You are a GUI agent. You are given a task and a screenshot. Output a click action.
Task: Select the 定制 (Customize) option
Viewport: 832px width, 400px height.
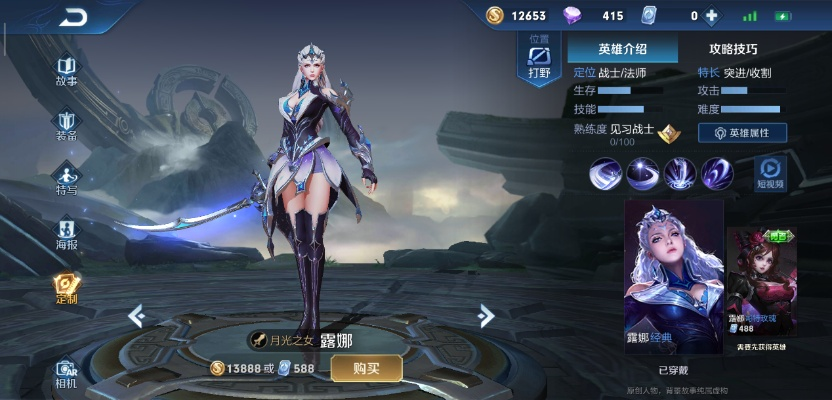(x=67, y=289)
